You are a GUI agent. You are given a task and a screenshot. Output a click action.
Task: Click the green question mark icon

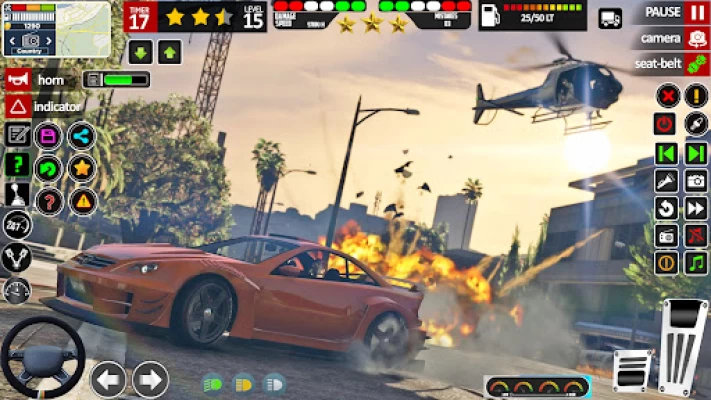tap(18, 165)
